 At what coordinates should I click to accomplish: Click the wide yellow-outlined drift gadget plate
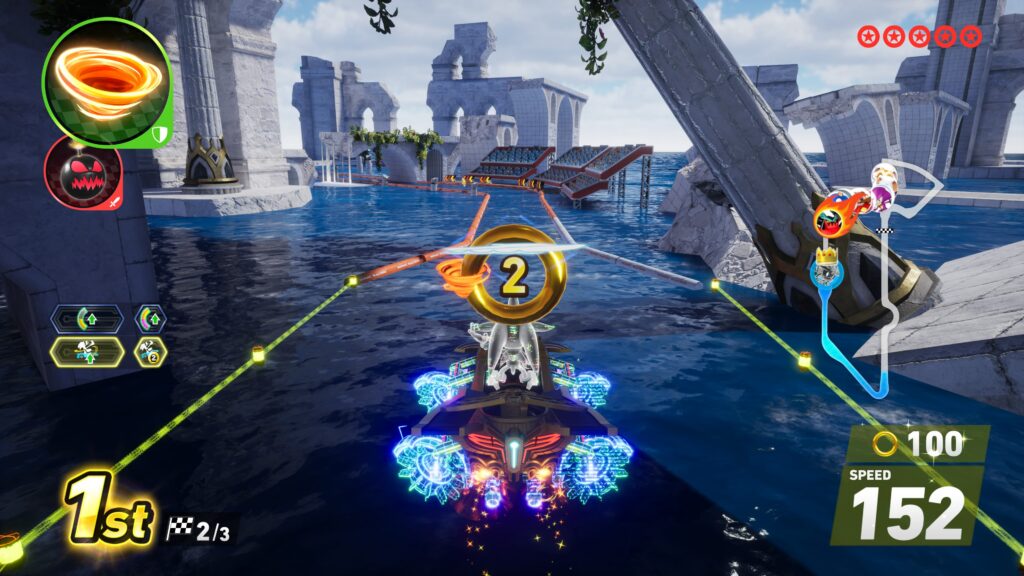coord(88,351)
